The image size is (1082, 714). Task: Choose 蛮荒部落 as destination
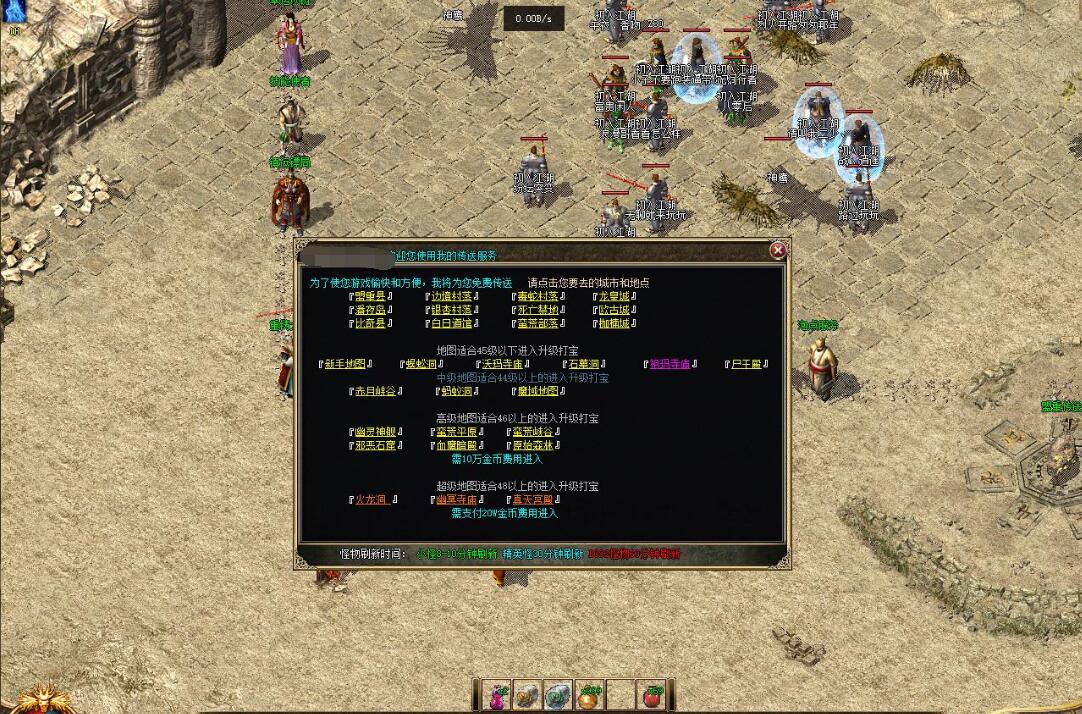537,324
